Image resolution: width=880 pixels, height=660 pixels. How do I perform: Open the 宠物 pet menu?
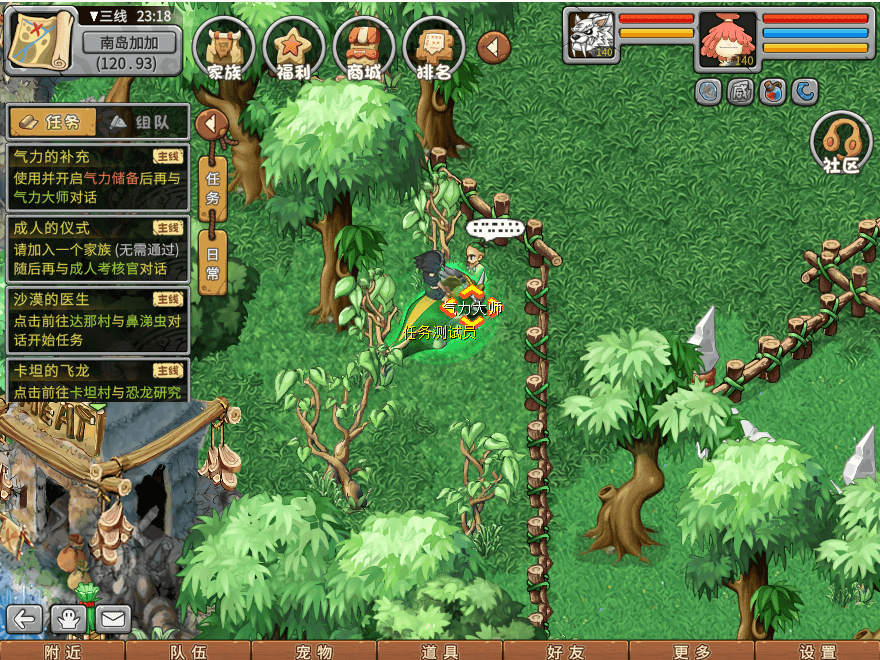pyautogui.click(x=314, y=651)
